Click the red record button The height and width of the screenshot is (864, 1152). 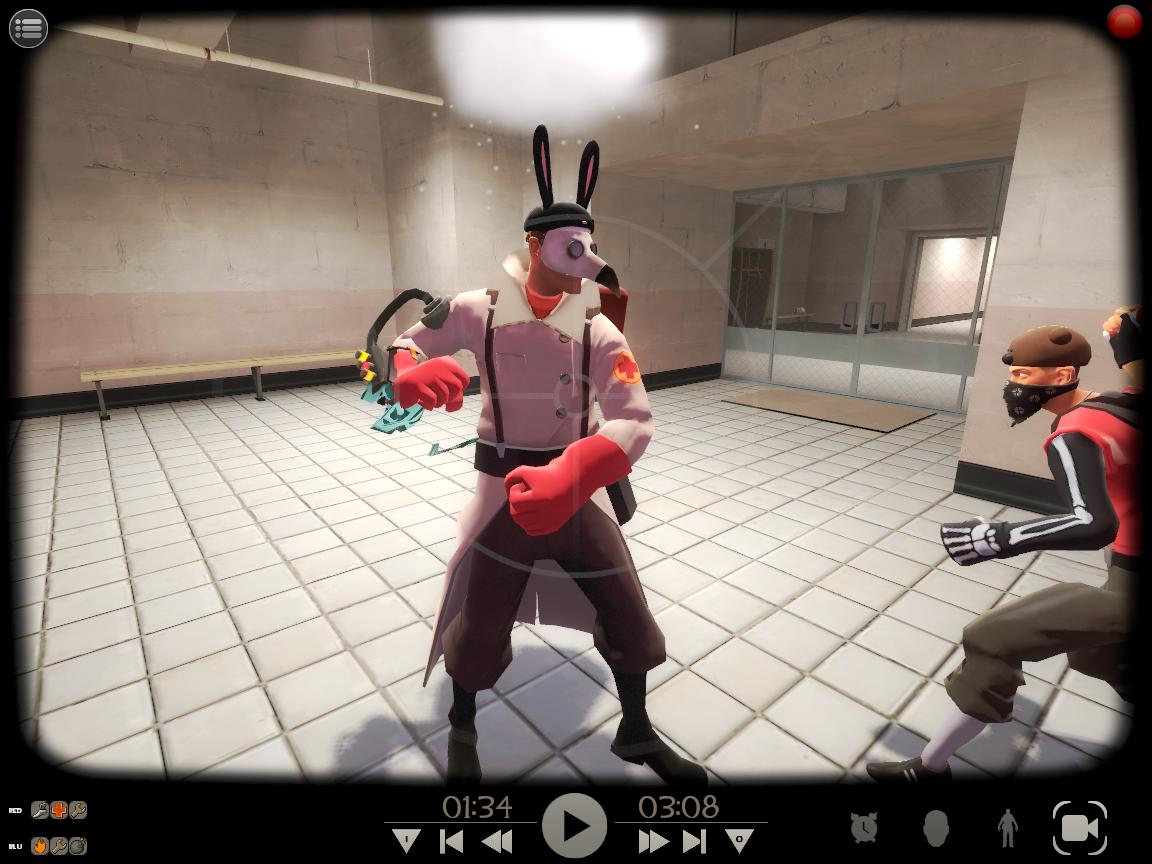[x=1125, y=22]
